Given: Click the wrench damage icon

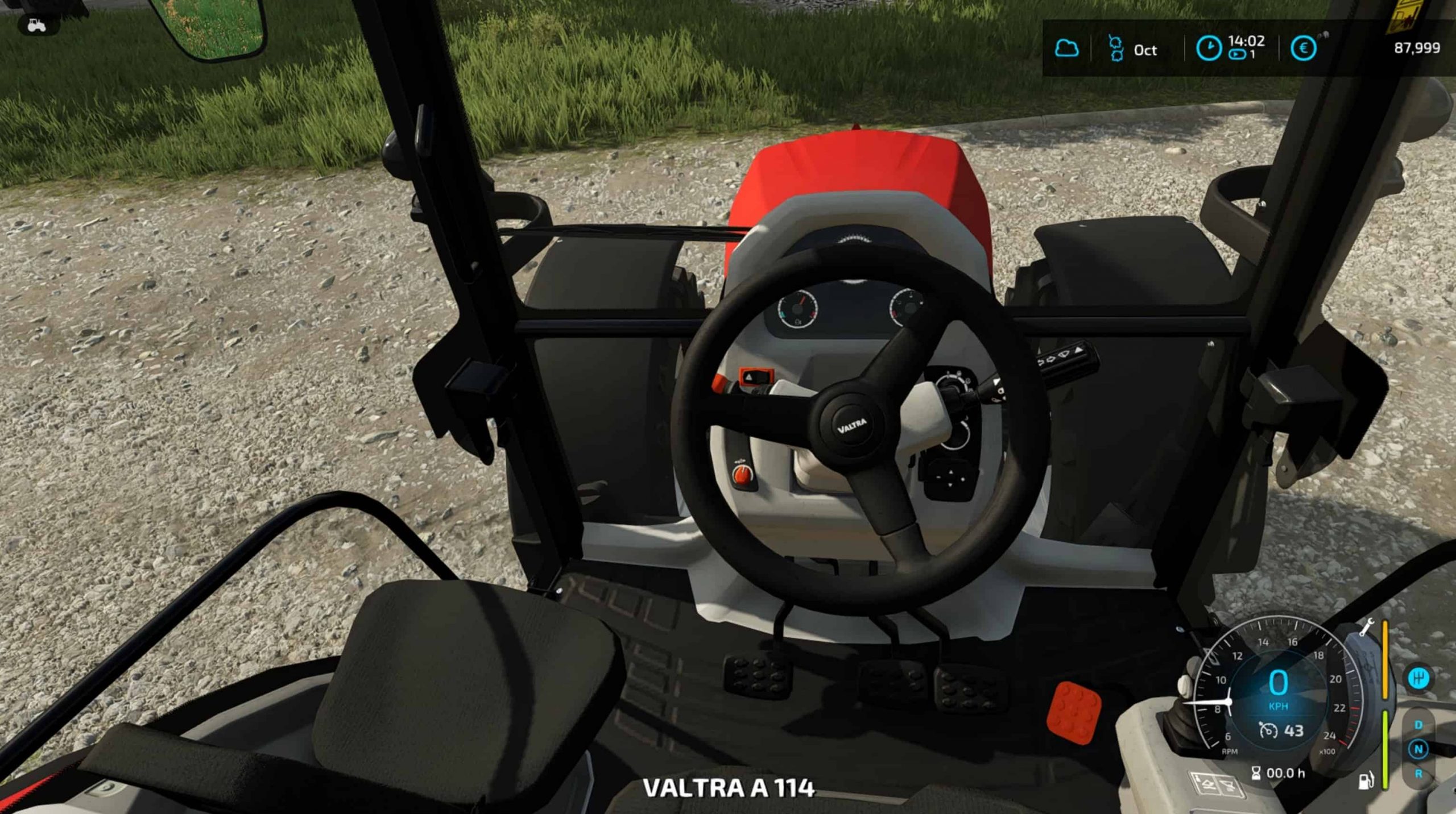Looking at the screenshot, I should (1366, 626).
